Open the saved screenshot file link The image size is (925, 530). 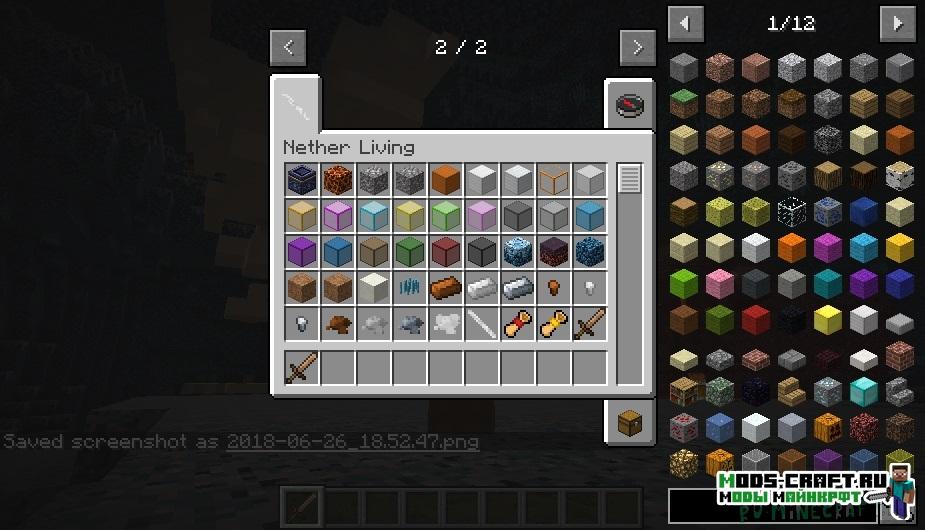pyautogui.click(x=352, y=441)
